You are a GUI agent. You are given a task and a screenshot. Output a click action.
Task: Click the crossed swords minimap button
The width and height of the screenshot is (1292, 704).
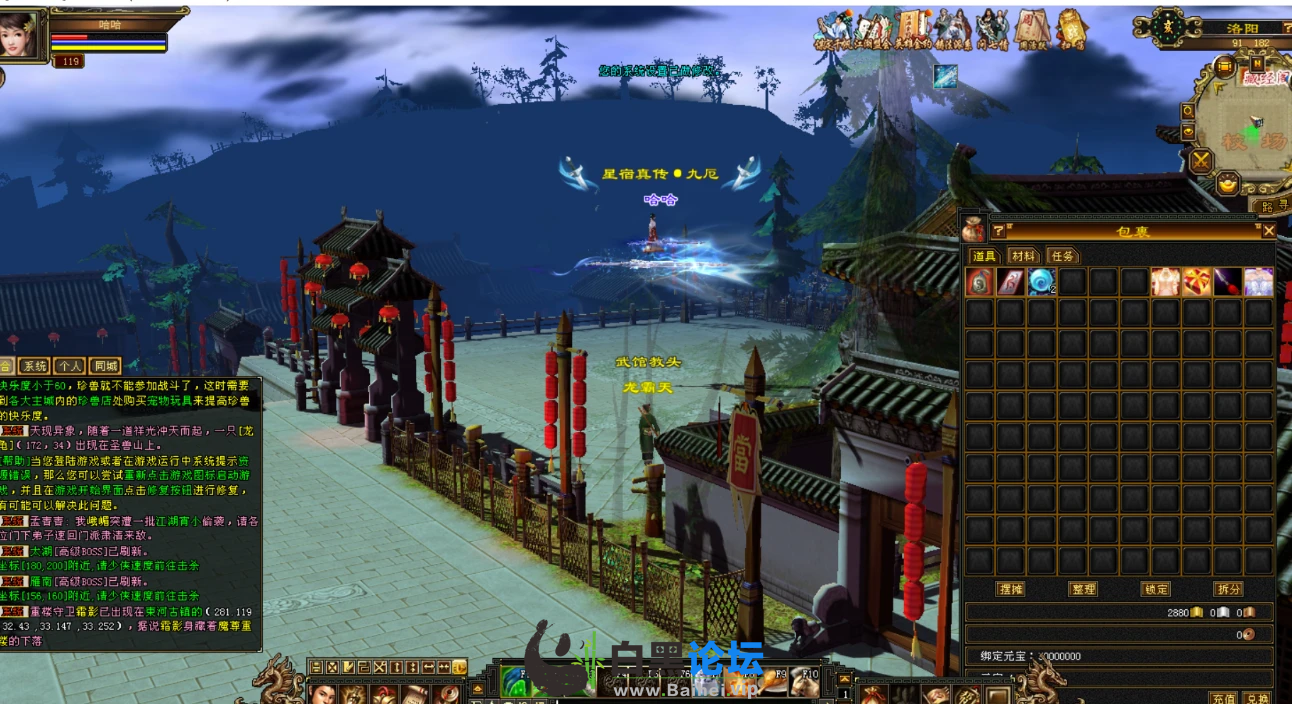coord(1200,160)
